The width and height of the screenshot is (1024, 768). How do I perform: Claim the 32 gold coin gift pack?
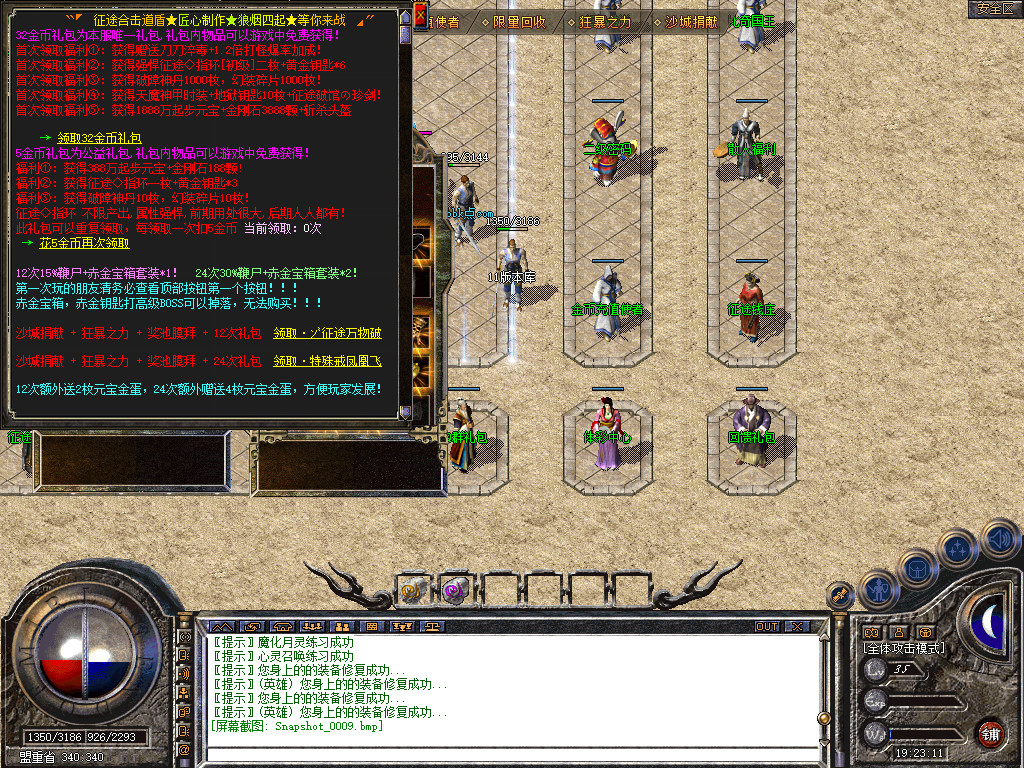tap(99, 137)
